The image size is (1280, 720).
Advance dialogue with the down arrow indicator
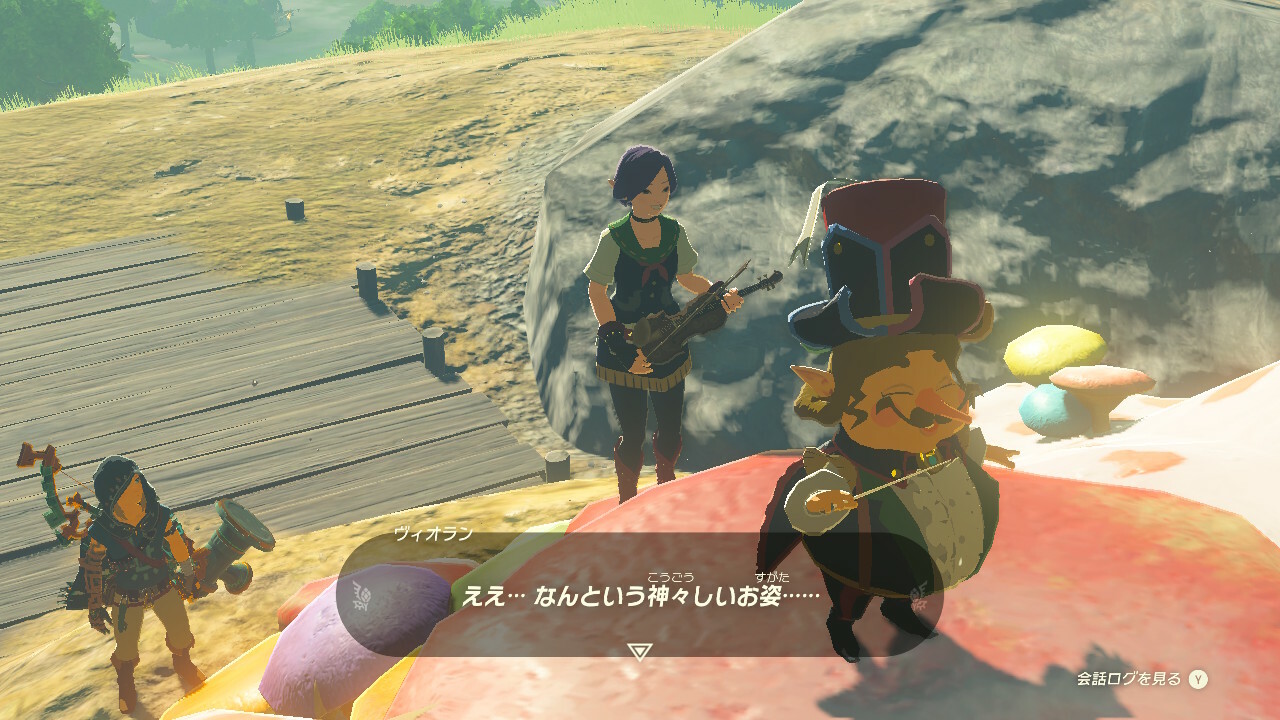tap(639, 652)
